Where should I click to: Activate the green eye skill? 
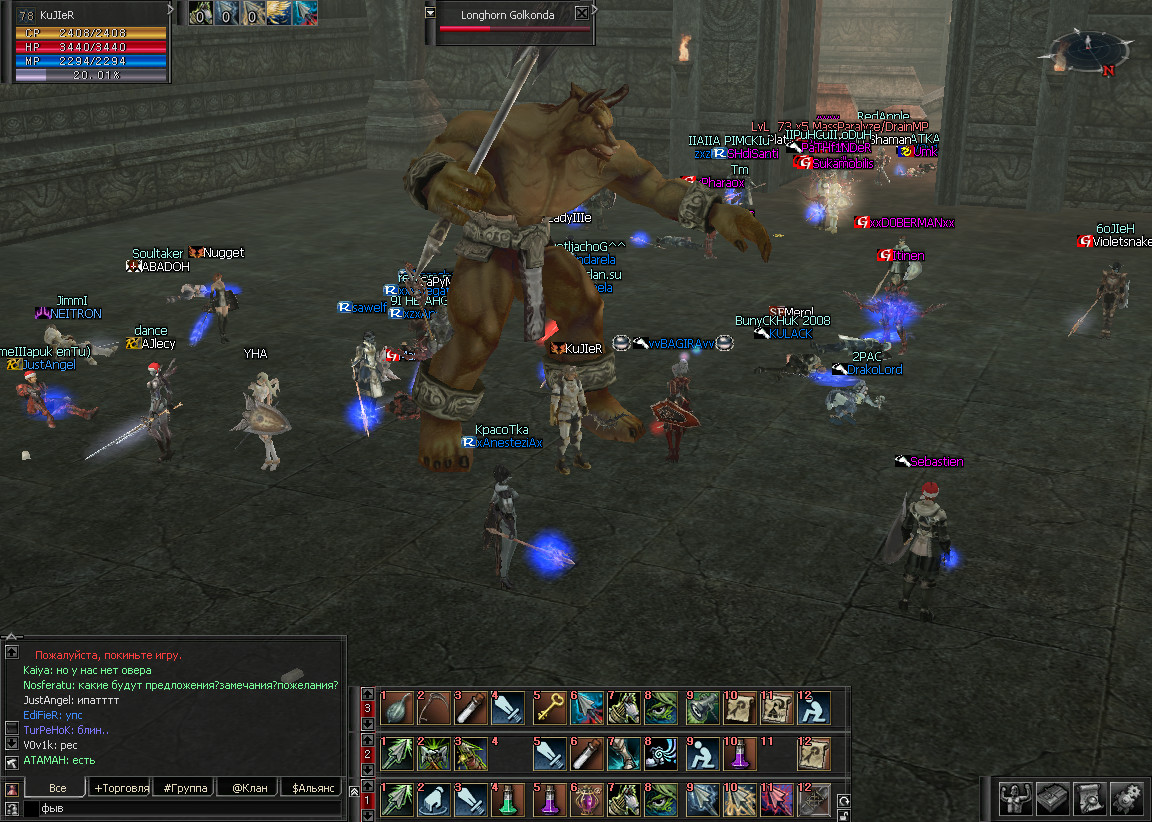coord(662,708)
